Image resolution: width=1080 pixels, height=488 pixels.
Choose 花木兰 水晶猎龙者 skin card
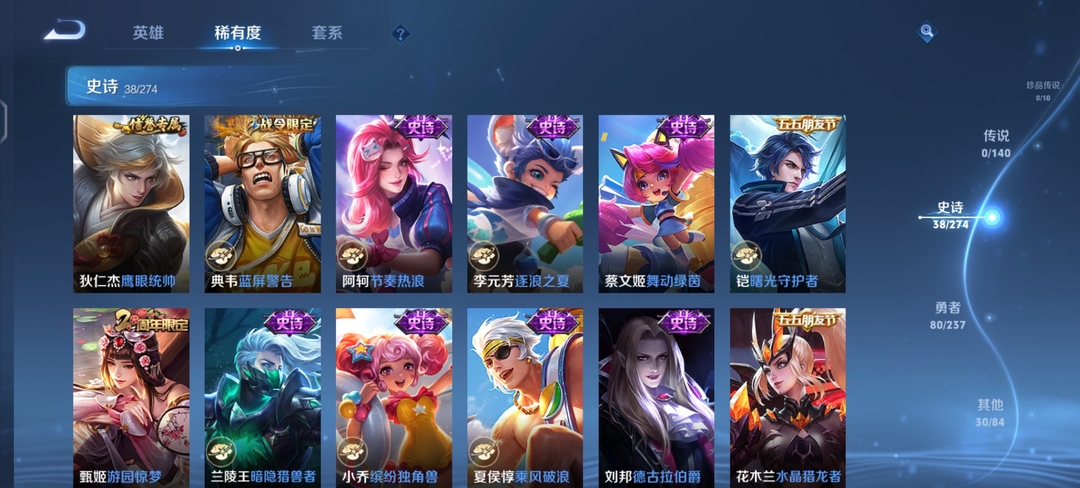pos(788,397)
